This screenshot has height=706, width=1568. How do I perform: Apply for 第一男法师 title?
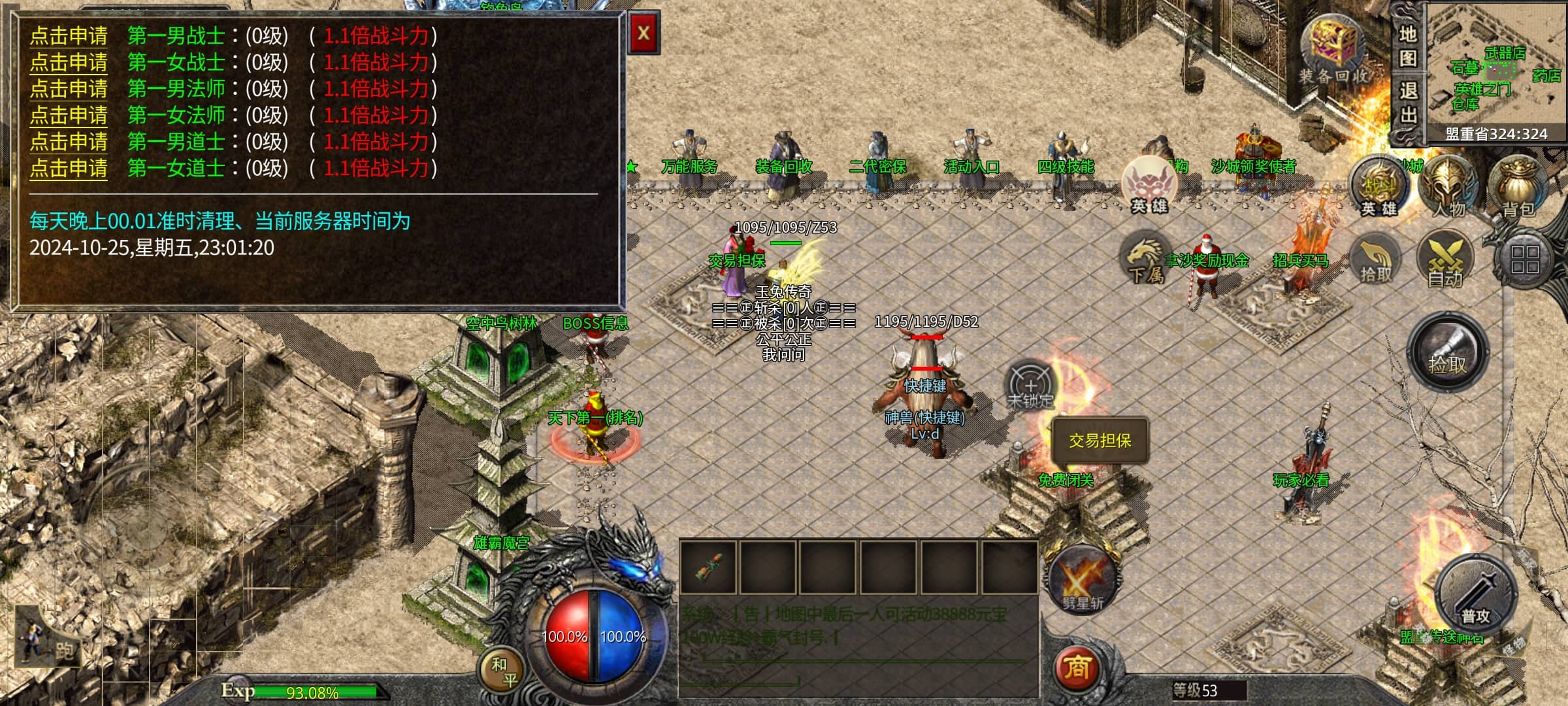tap(69, 89)
